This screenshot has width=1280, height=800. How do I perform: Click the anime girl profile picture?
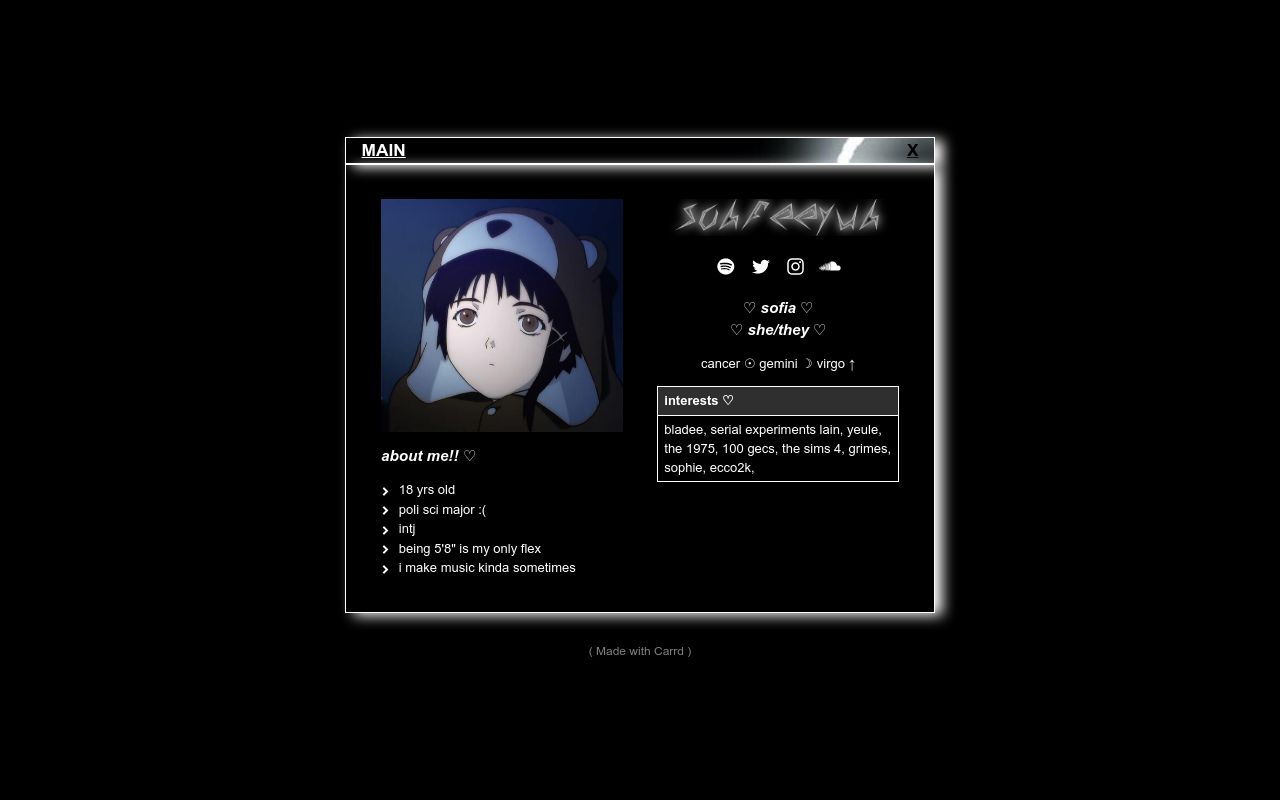click(502, 315)
